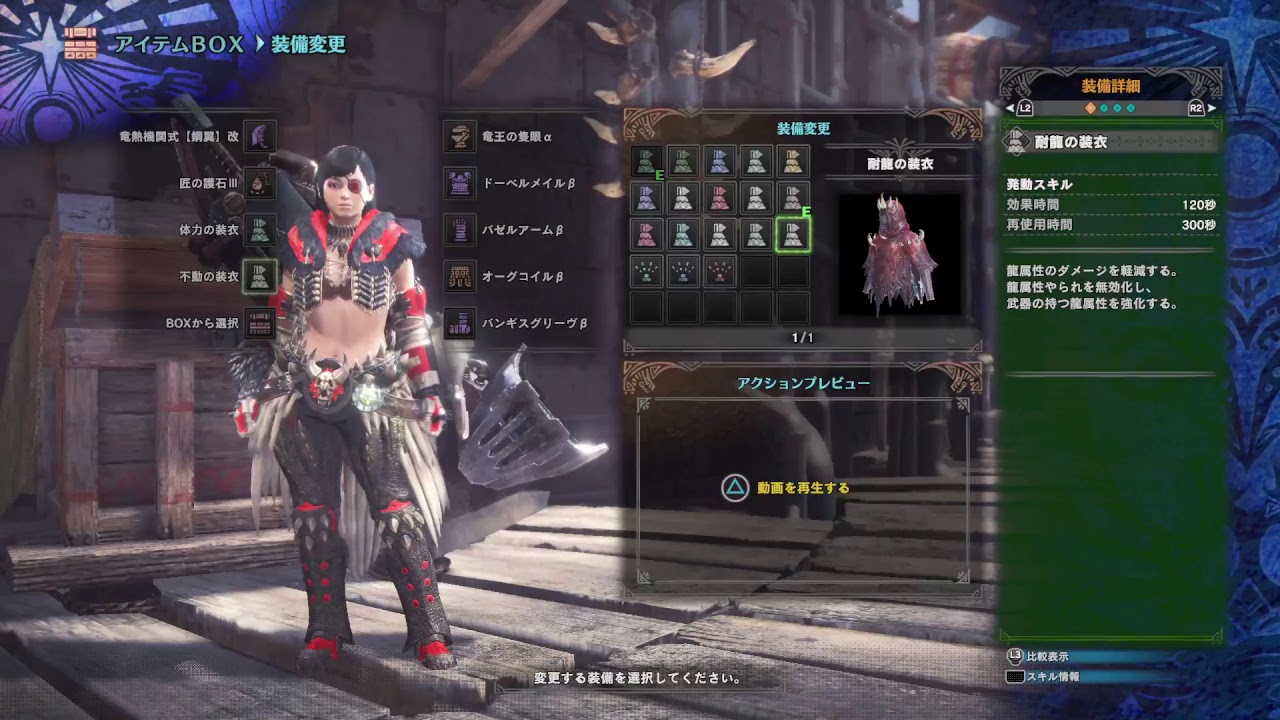Screen dimensions: 1280x720
Task: Select the 耐龍の装衣 mantle icon in the grid
Action: 795,234
